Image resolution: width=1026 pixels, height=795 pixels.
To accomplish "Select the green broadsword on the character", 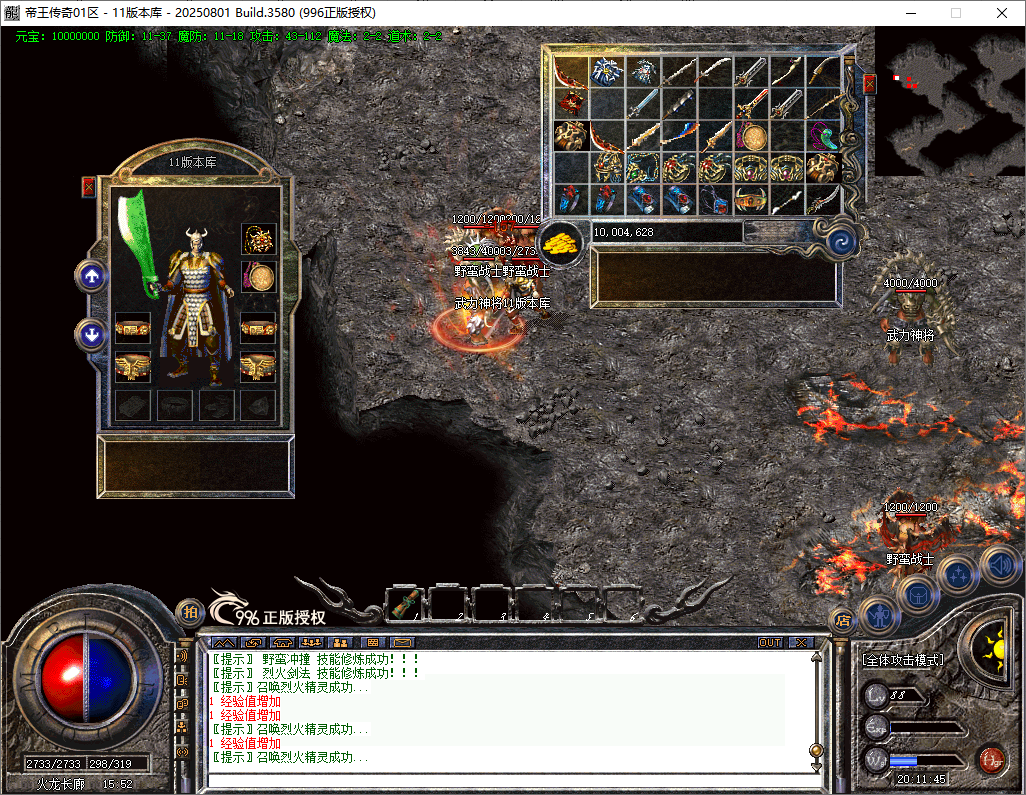I will click(x=137, y=240).
